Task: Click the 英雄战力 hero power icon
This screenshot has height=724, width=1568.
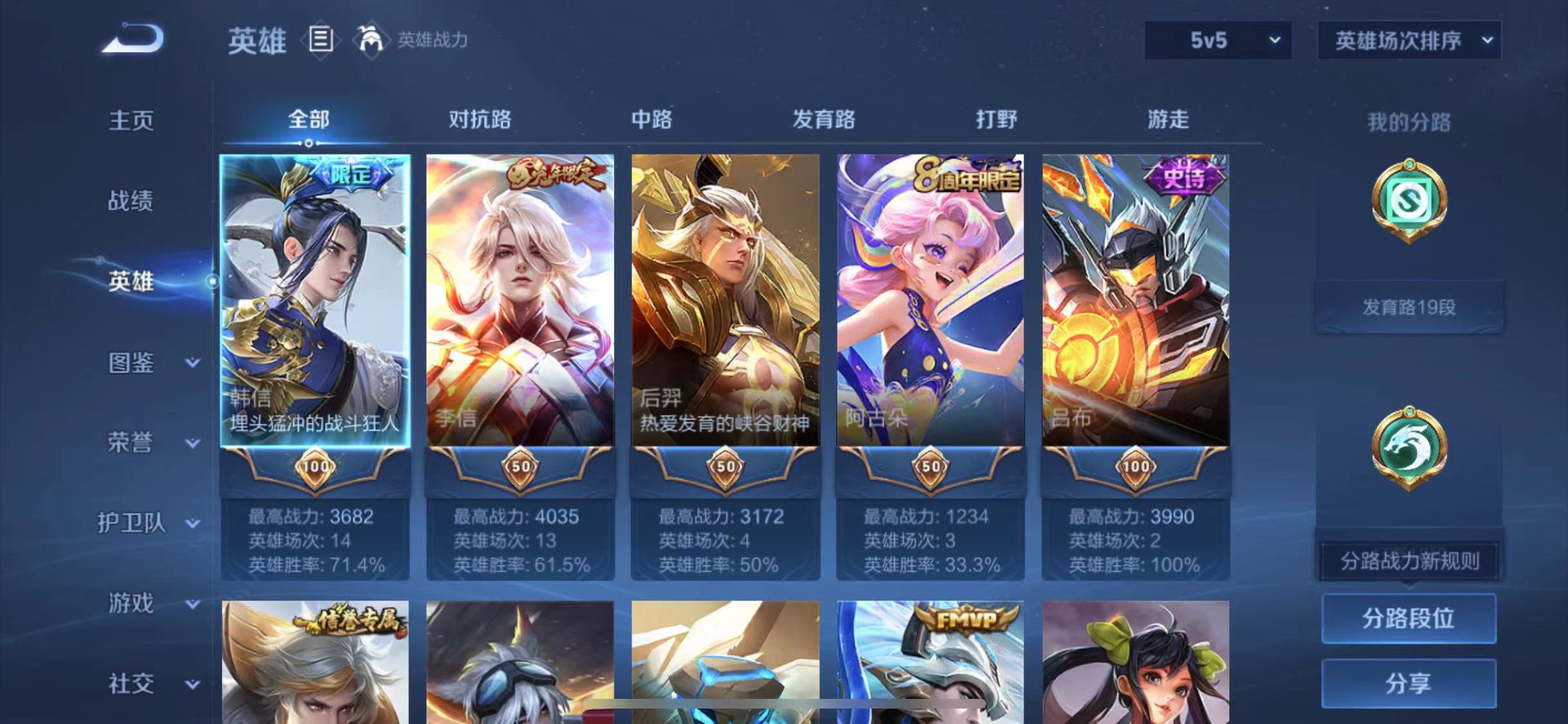Action: point(372,40)
